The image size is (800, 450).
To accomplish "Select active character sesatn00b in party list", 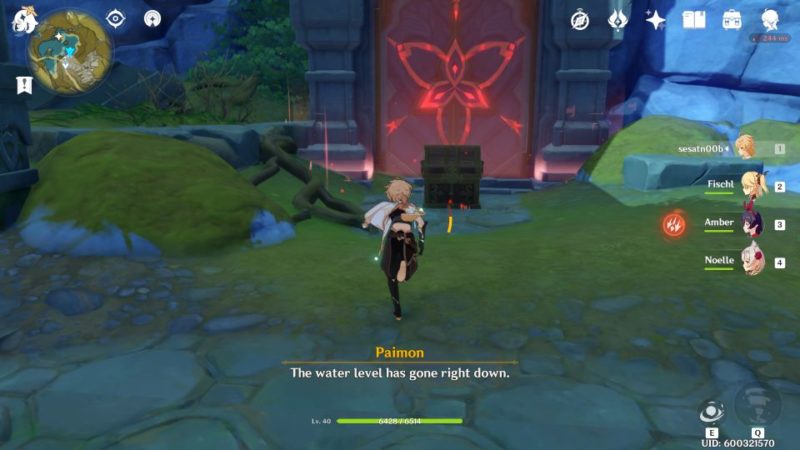I will coord(746,148).
